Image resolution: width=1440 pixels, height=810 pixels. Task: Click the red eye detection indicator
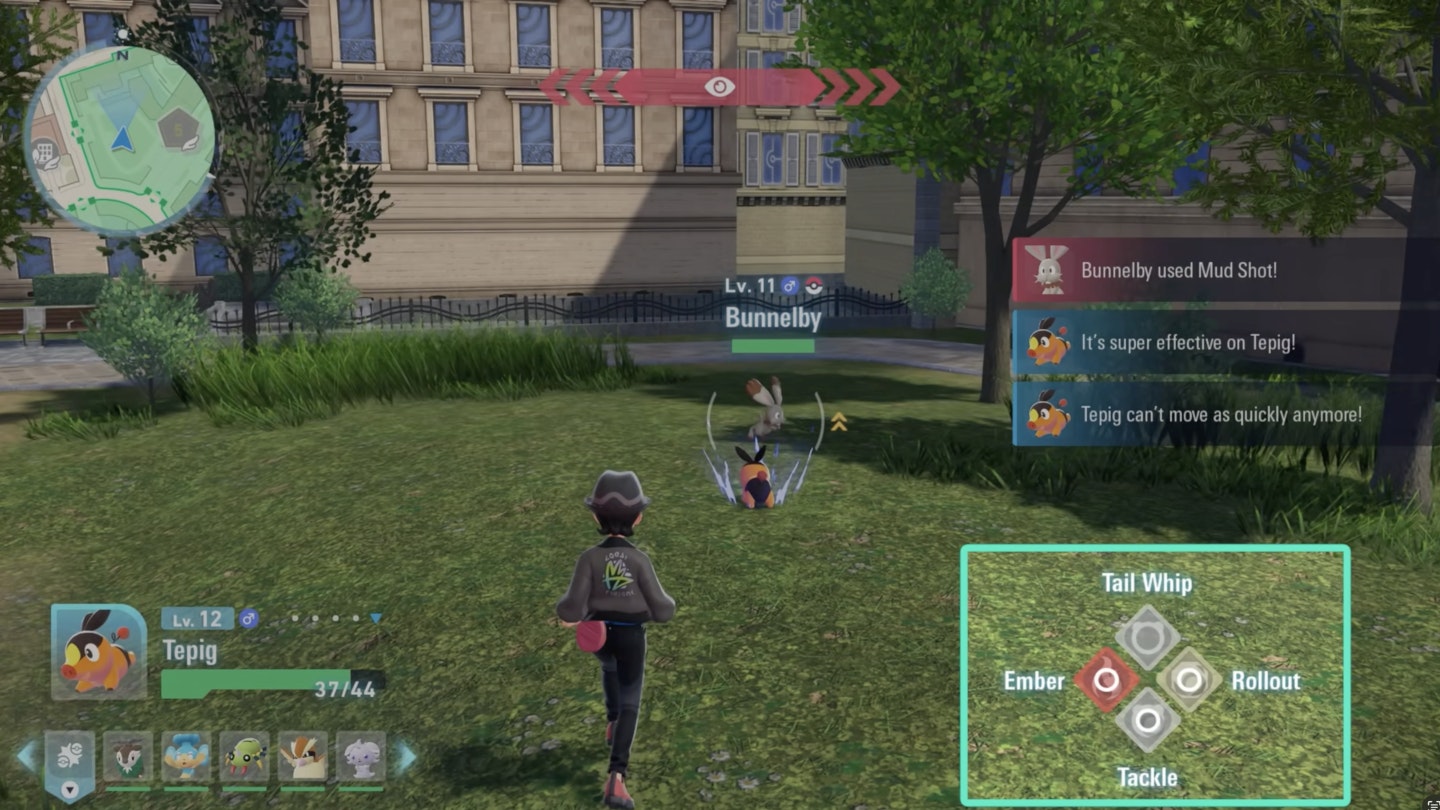click(719, 87)
